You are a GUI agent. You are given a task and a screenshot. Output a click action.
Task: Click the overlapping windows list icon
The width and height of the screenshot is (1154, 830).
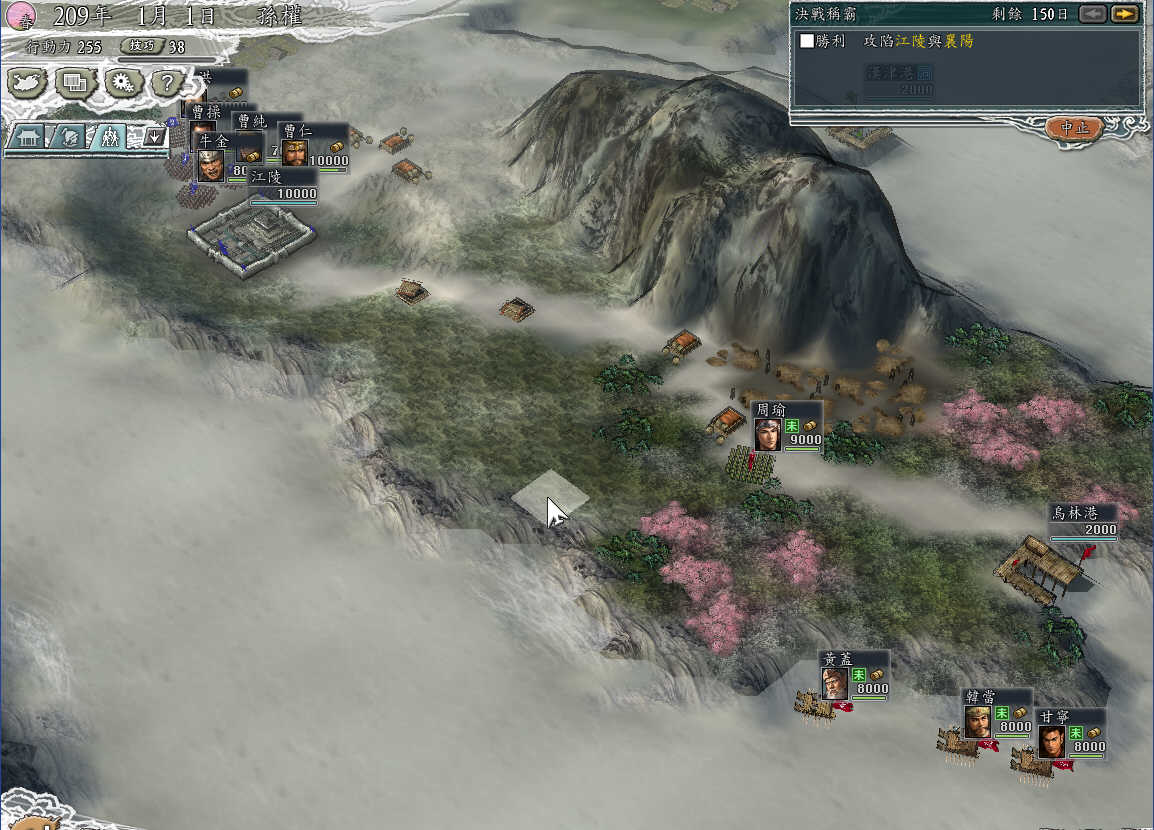(75, 84)
